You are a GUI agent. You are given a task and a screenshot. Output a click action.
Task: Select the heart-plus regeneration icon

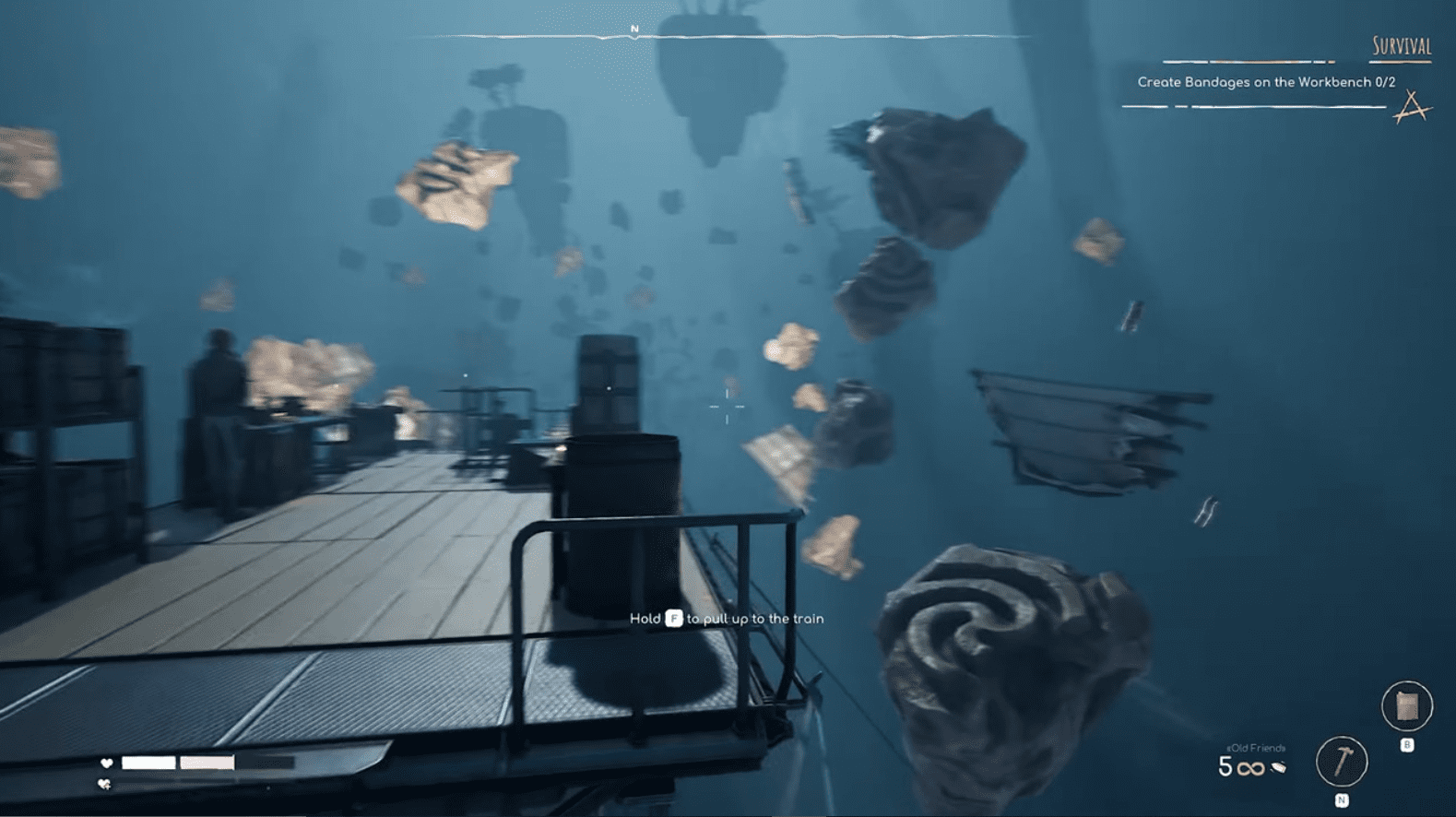pyautogui.click(x=103, y=785)
